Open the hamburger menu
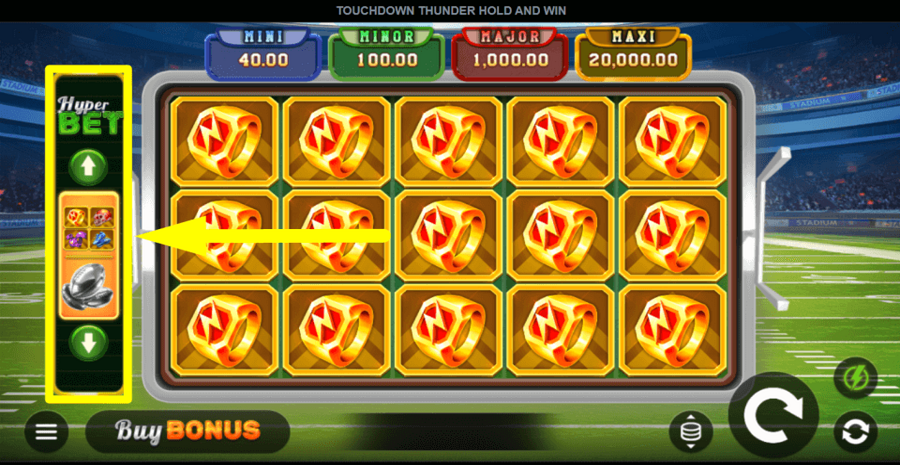The image size is (900, 465). [47, 432]
